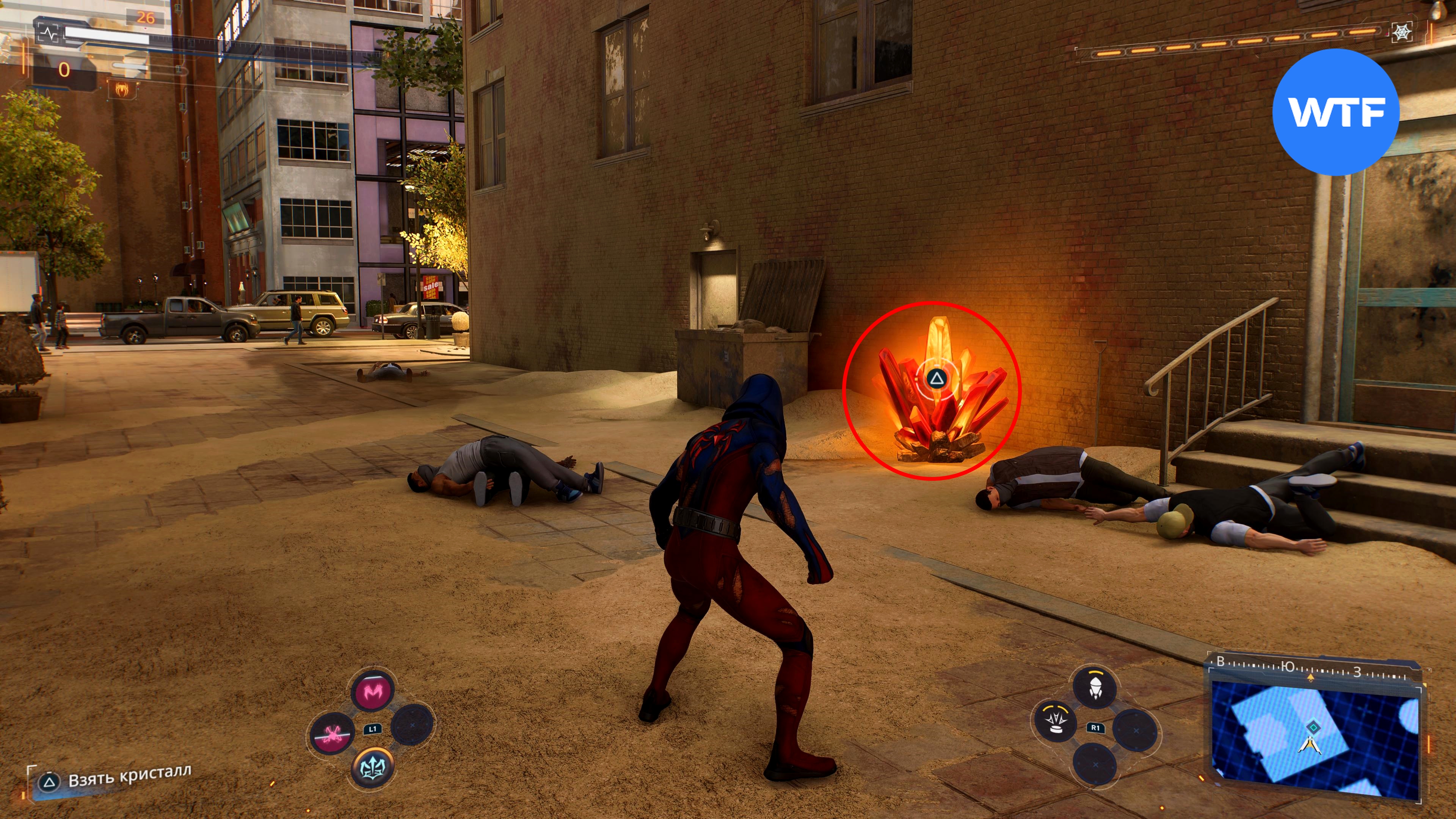This screenshot has width=1456, height=819.
Task: Activate the pink spider-arms ability on top
Action: click(372, 691)
